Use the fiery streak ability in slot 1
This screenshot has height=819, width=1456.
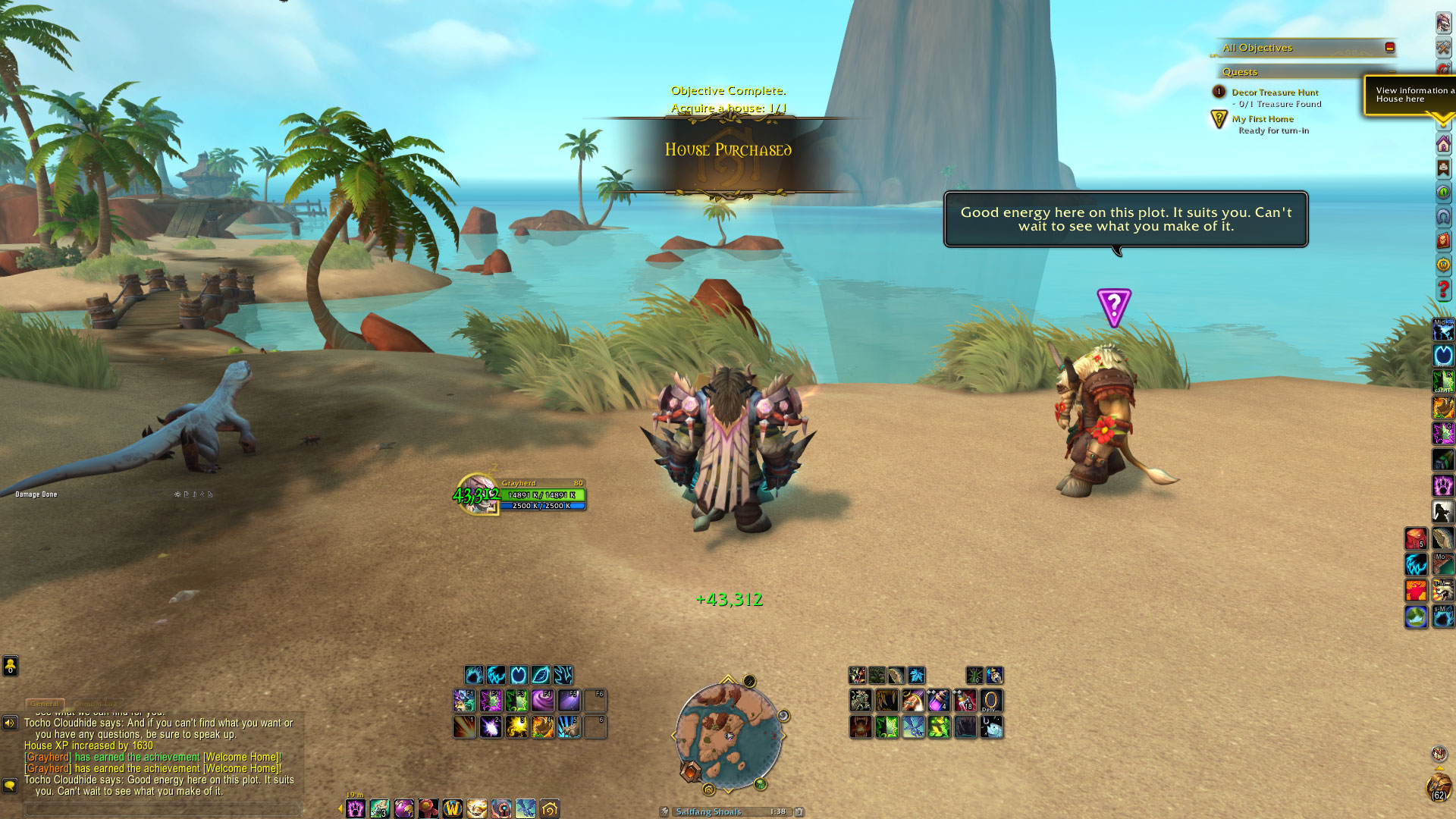[465, 726]
